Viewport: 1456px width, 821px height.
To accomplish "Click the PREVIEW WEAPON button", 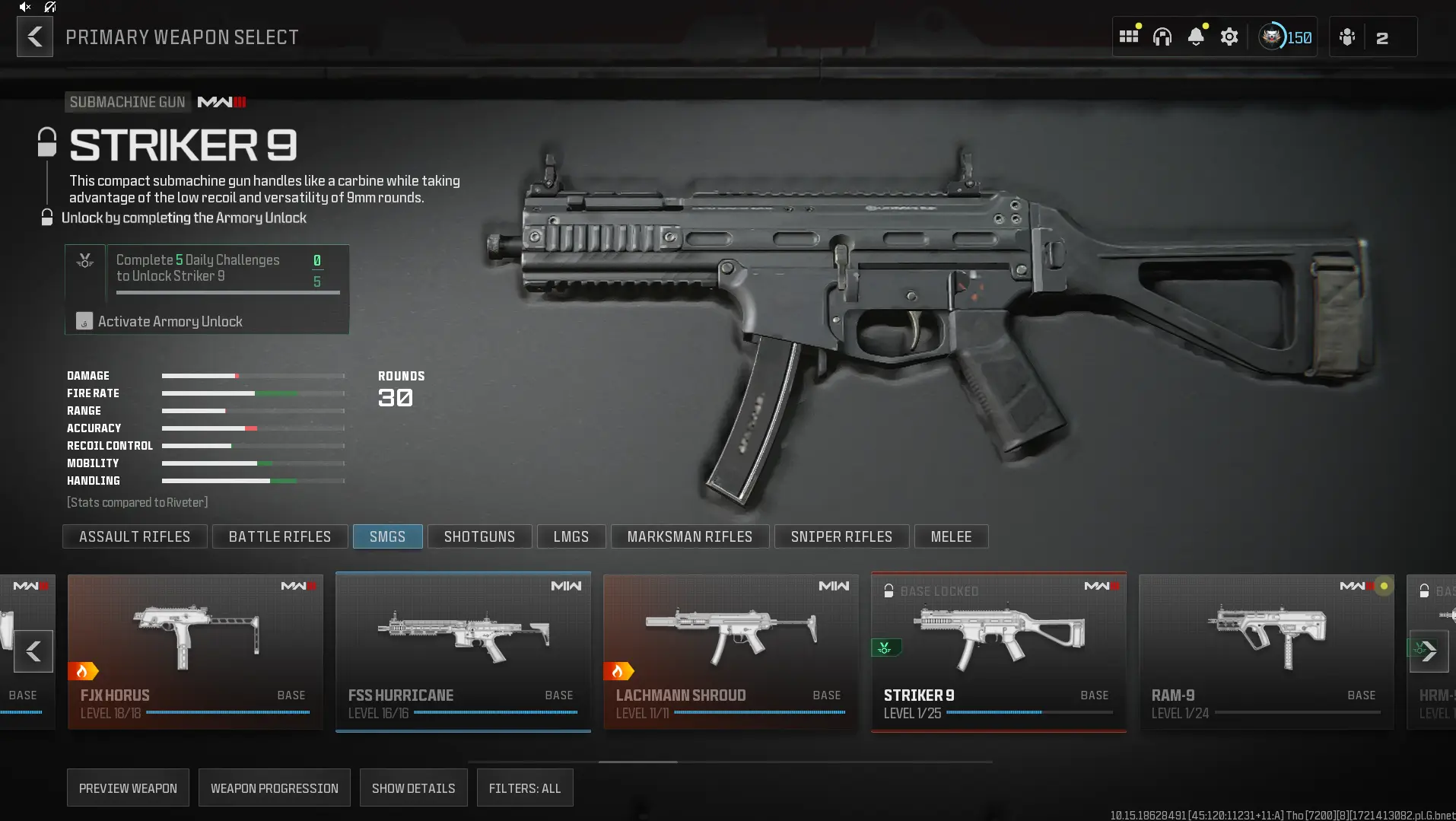I will pos(127,788).
